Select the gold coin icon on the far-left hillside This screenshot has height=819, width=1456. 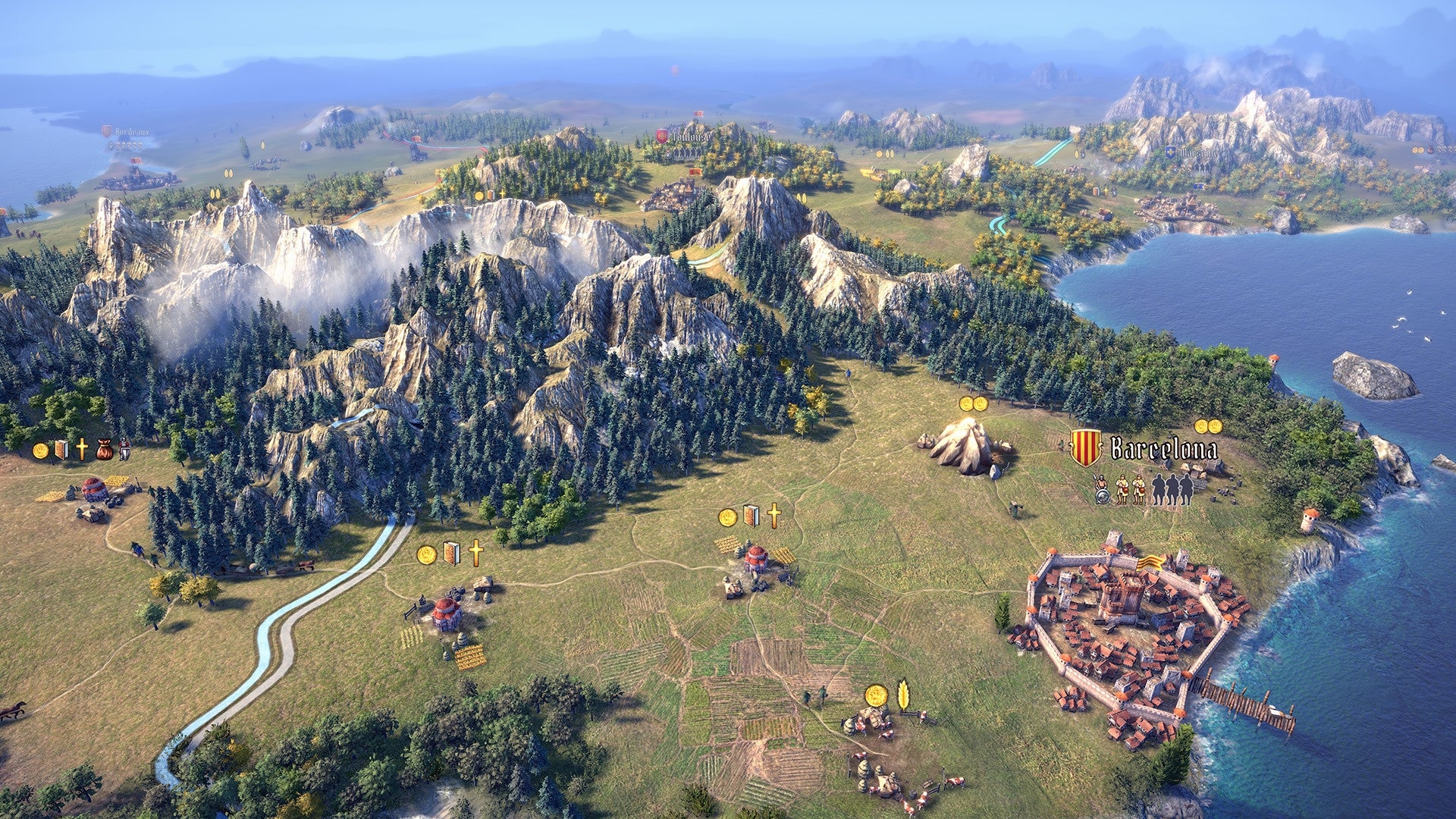[42, 450]
